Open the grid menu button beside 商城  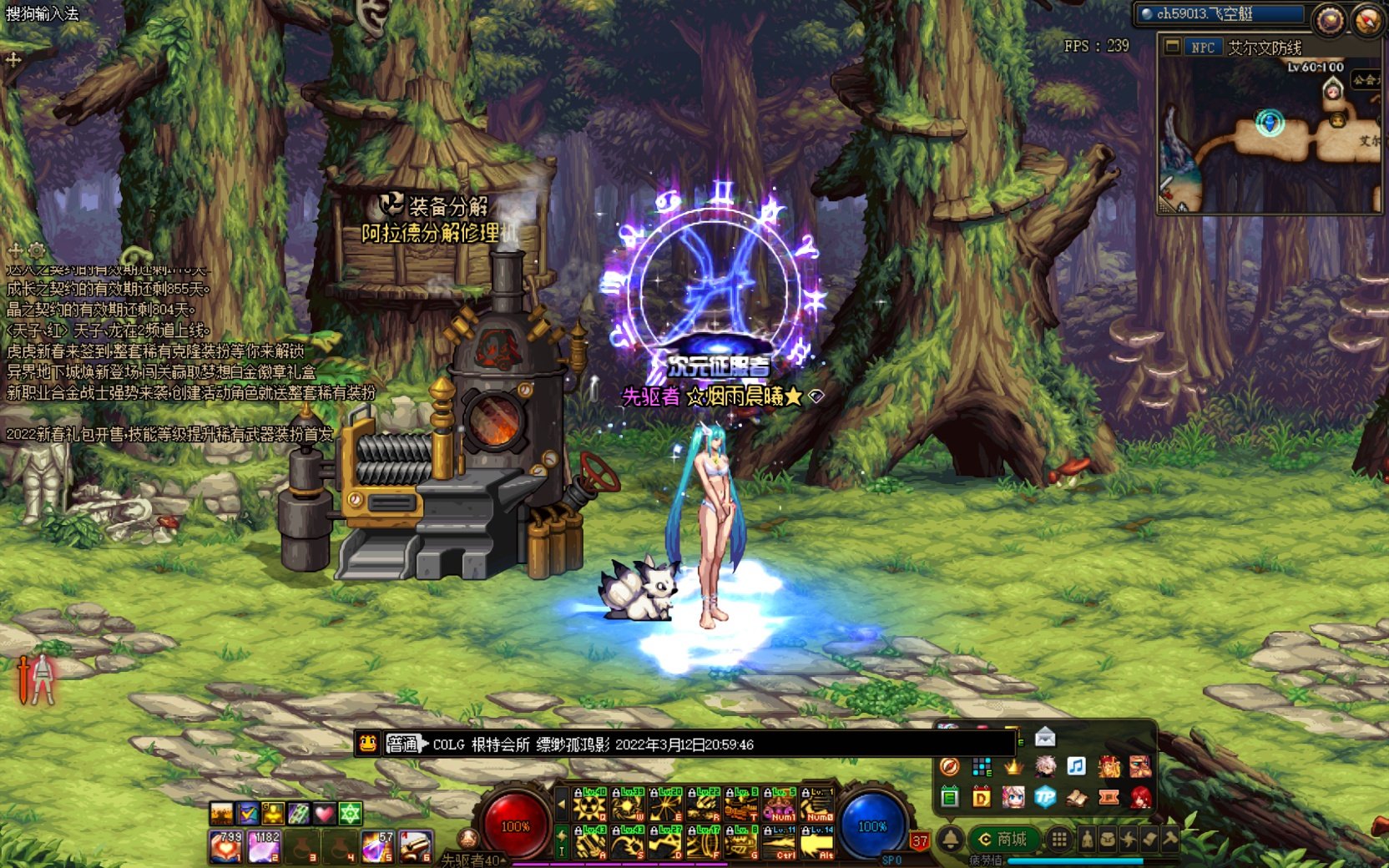click(x=1058, y=839)
